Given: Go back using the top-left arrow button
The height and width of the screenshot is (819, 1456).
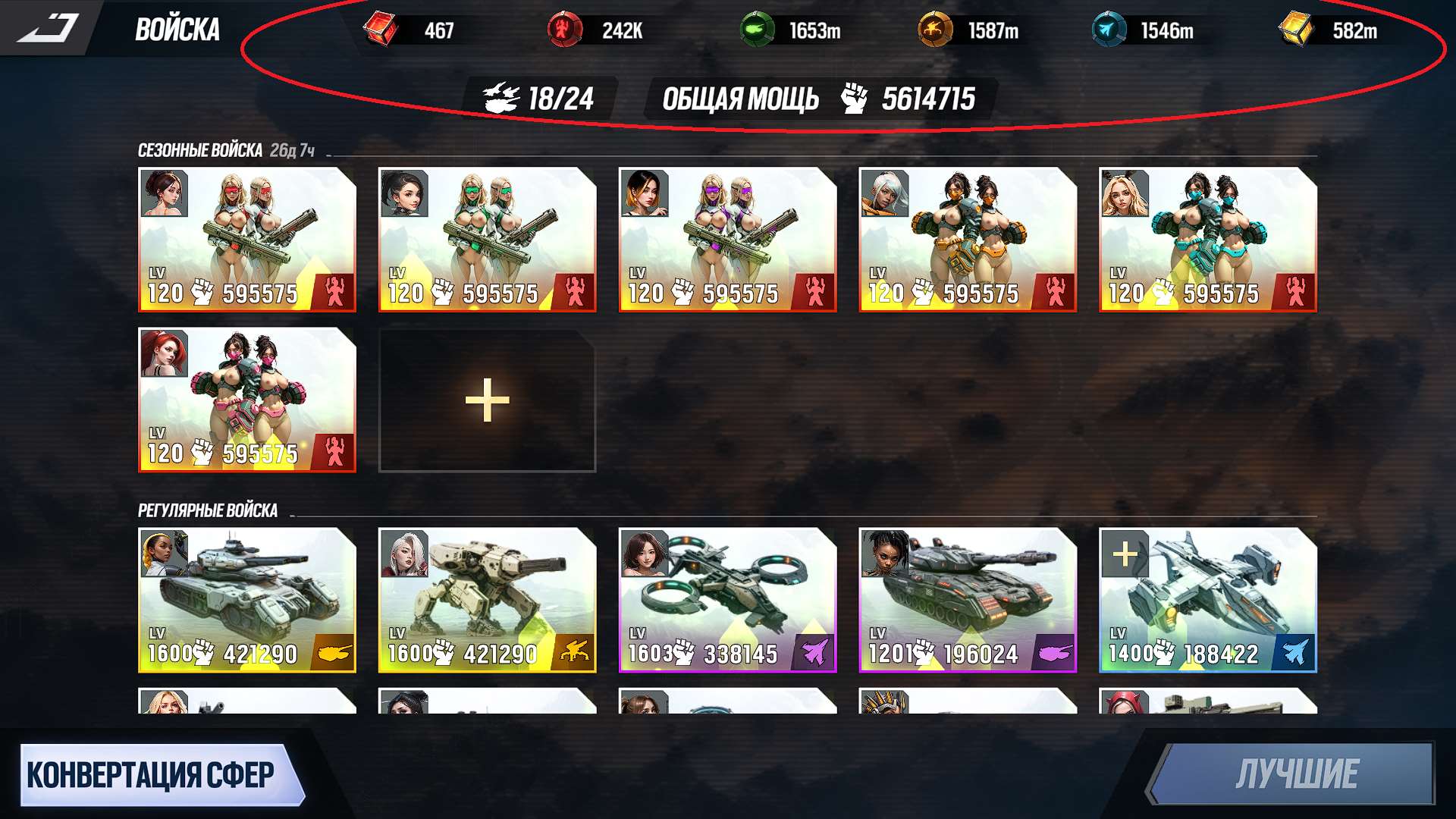Looking at the screenshot, I should click(48, 28).
